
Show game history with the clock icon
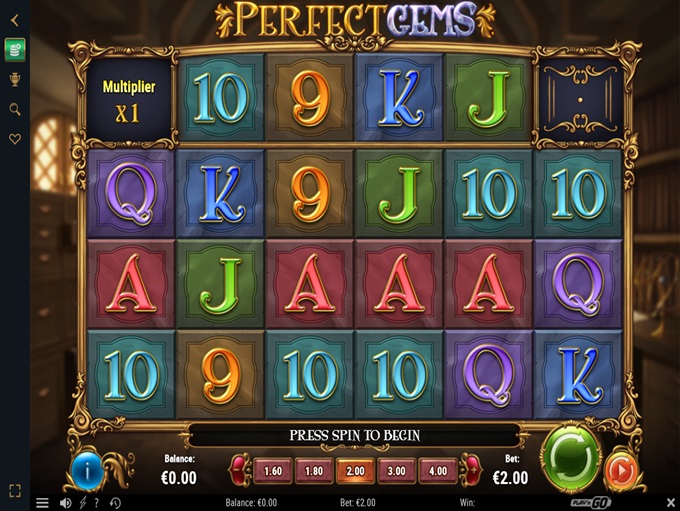115,502
